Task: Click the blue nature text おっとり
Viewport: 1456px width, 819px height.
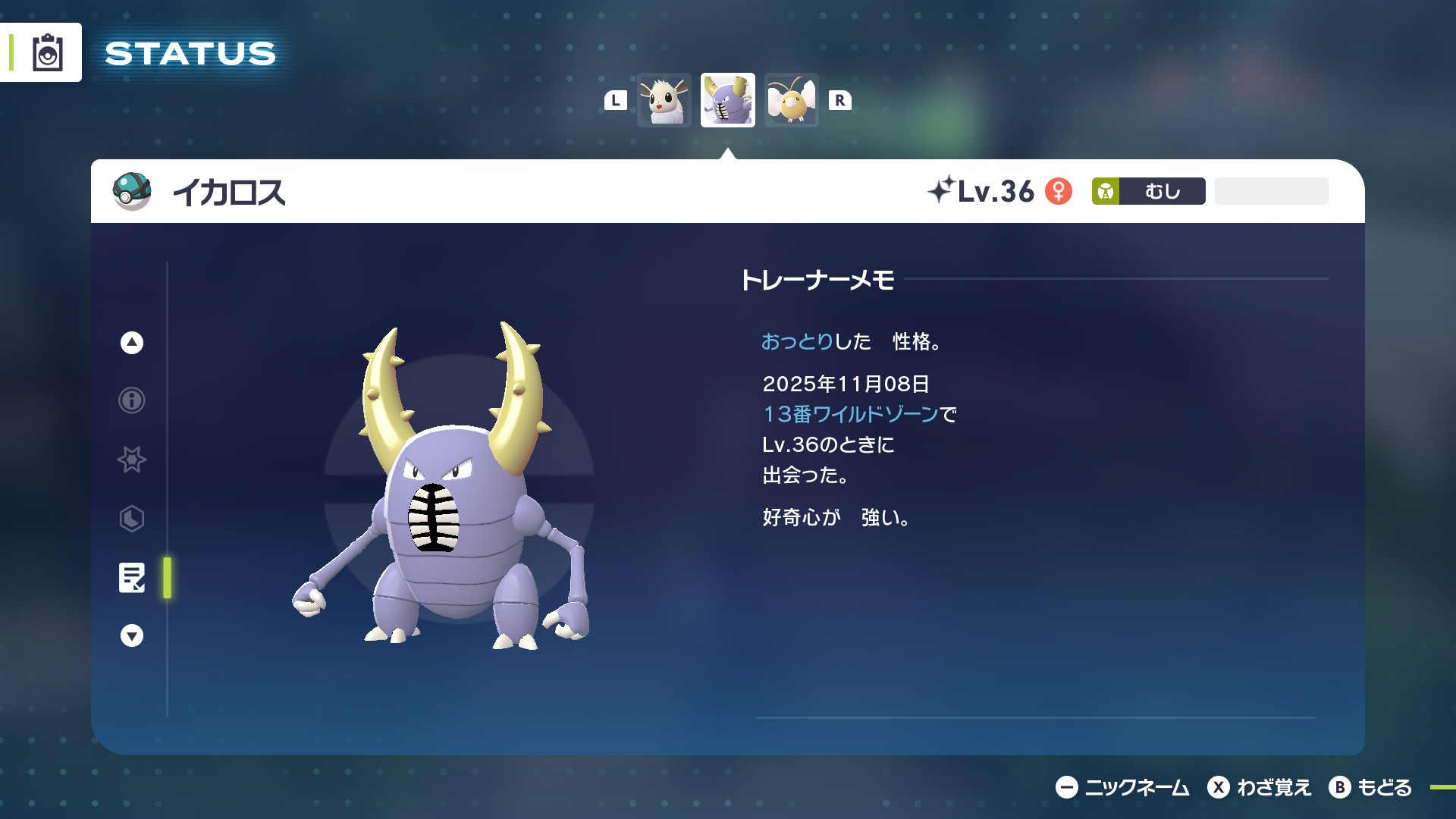Action: coord(797,342)
